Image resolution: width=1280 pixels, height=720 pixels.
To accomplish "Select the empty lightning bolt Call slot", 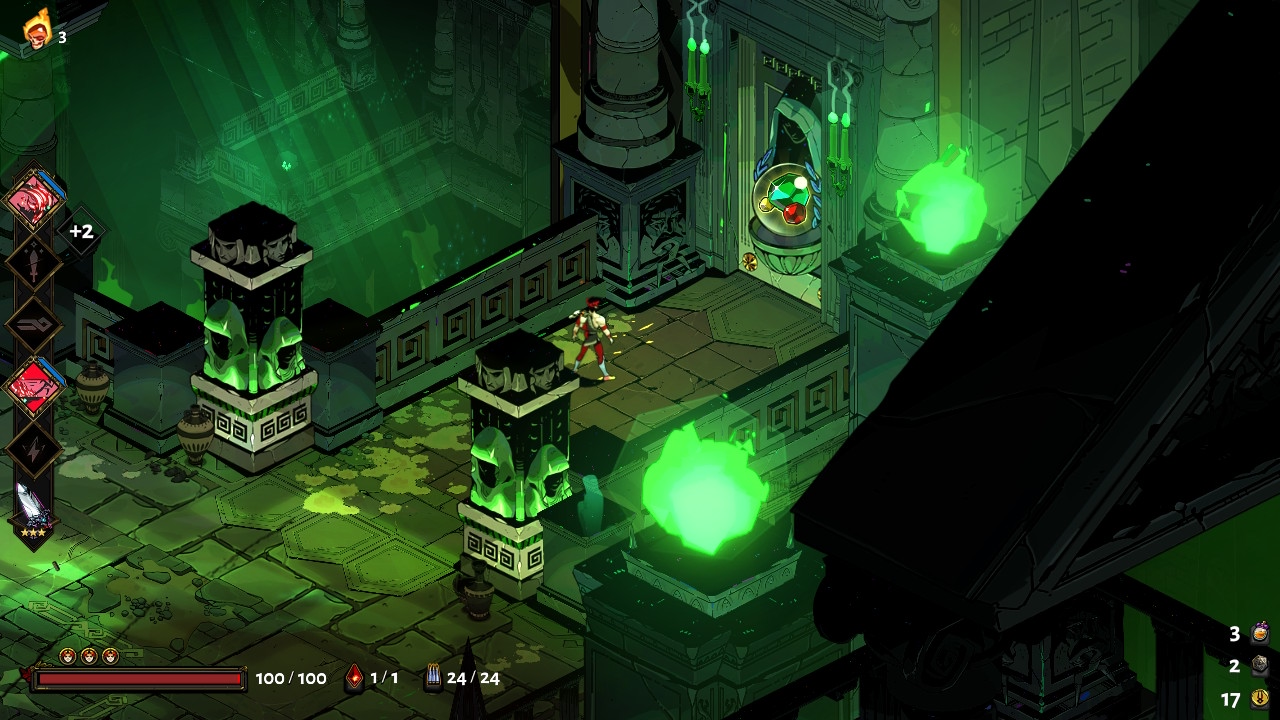I will click(34, 450).
